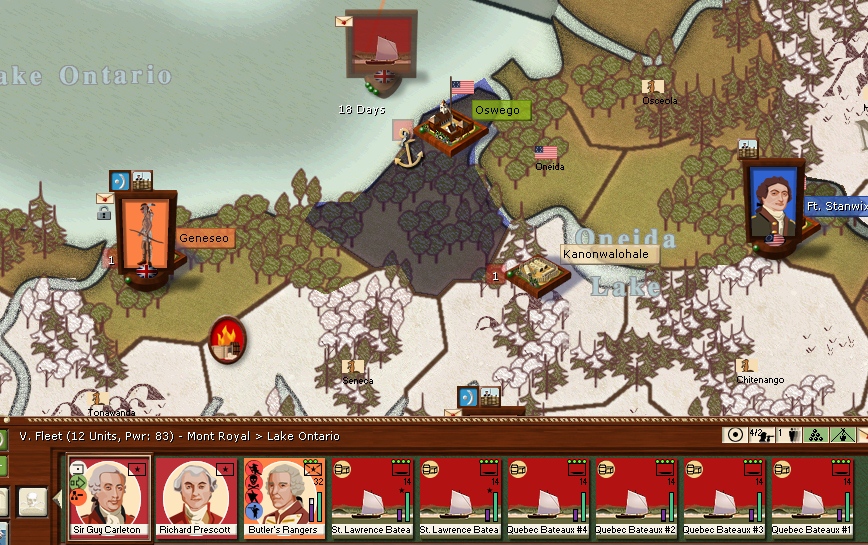Choose the Quebec Bateaux #3 unit card
Screen dimensions: 868x545
point(723,498)
